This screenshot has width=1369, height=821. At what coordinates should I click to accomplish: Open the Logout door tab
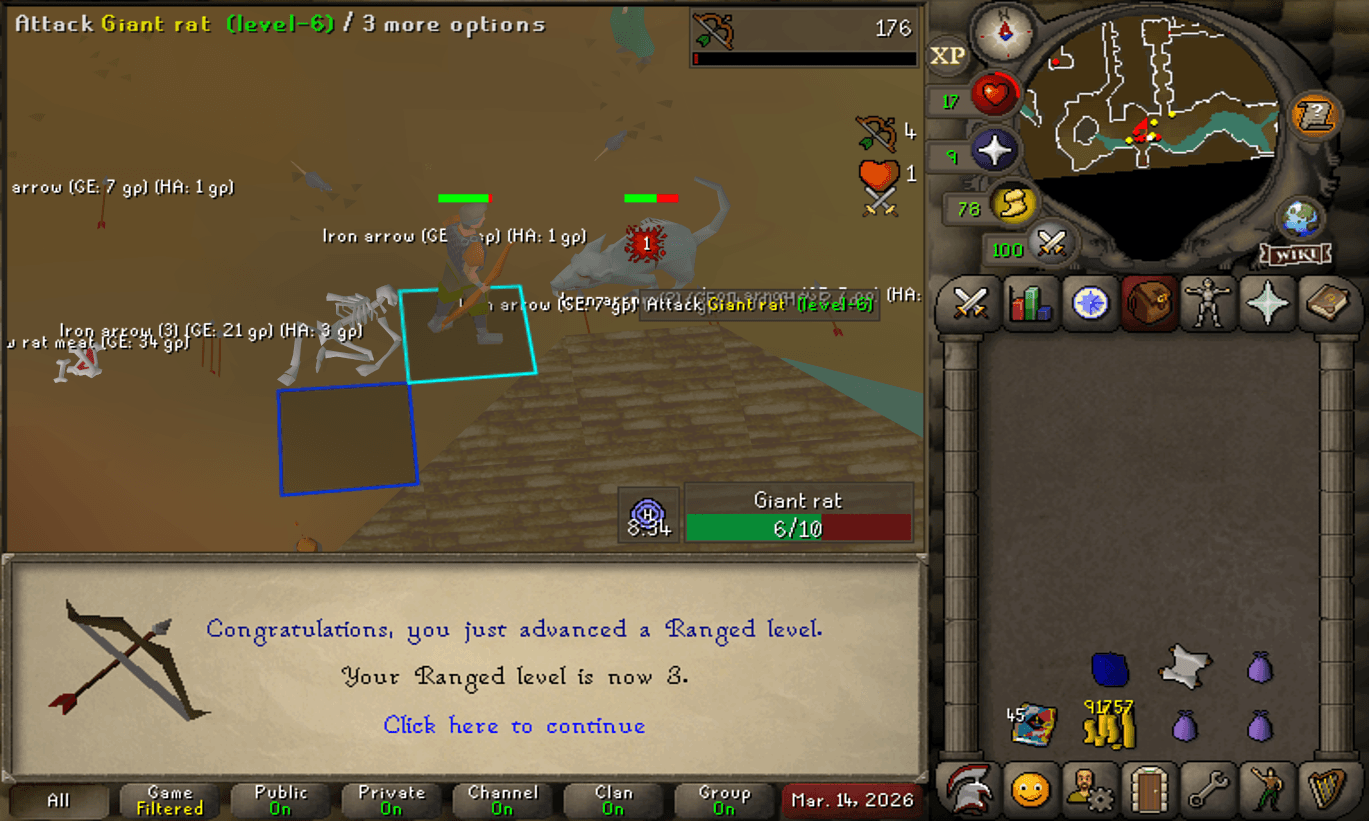pos(1148,790)
